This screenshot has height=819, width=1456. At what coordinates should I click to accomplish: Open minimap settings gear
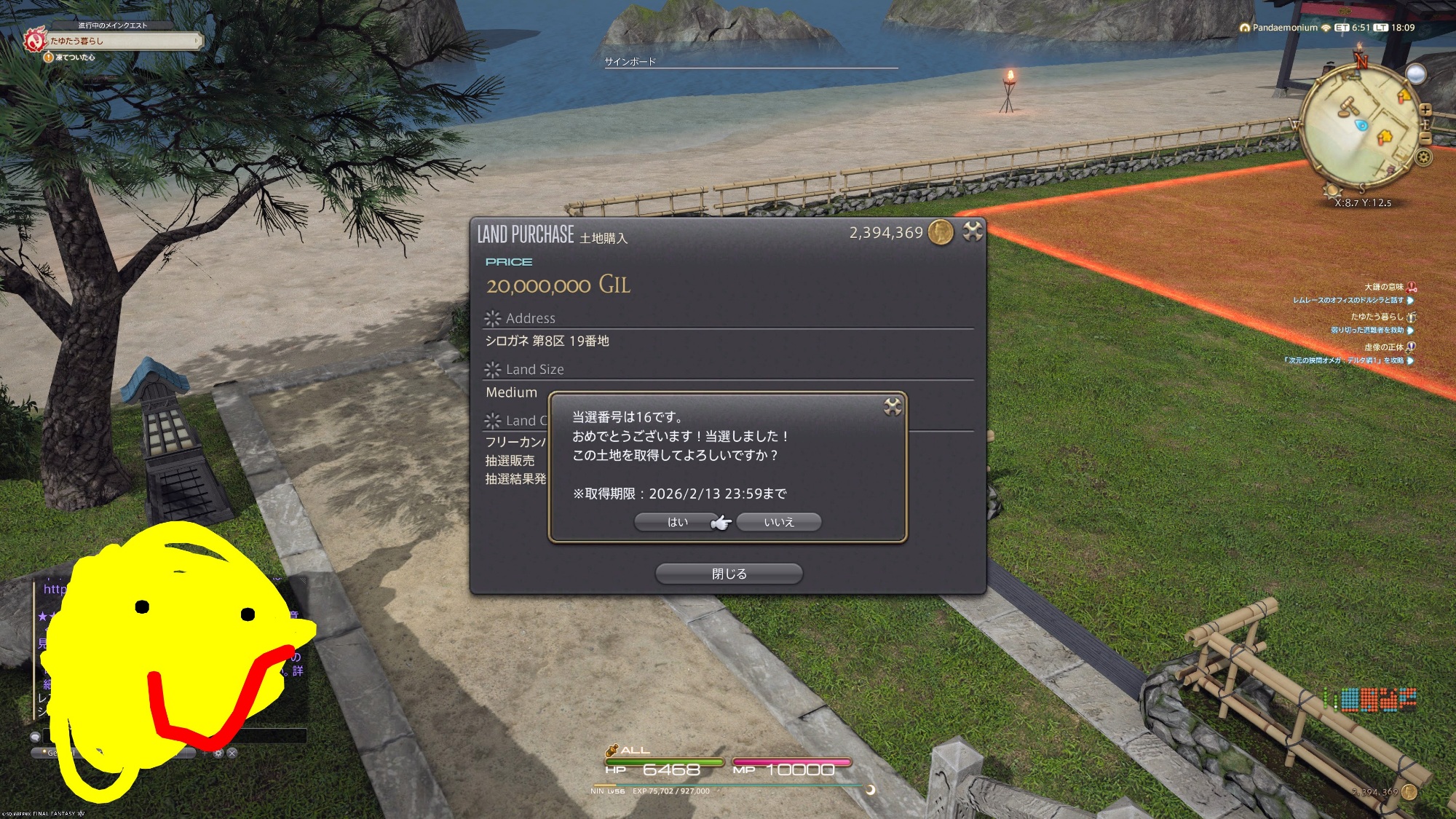pos(1424,157)
